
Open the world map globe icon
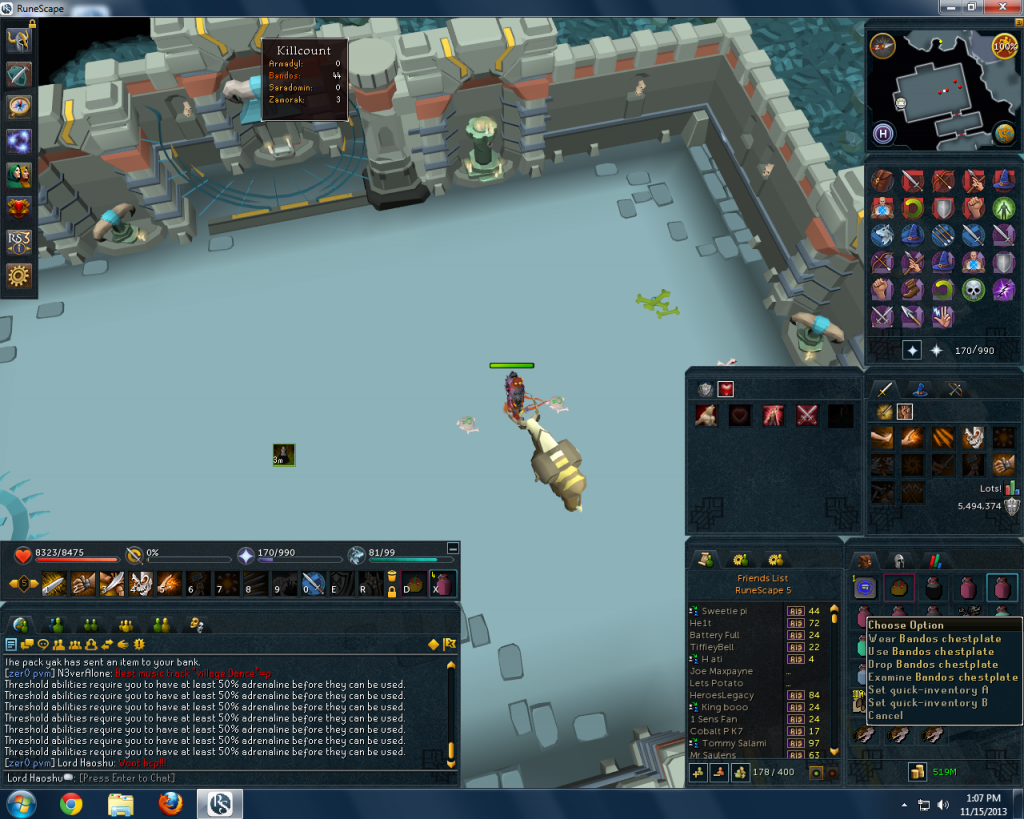1004,131
